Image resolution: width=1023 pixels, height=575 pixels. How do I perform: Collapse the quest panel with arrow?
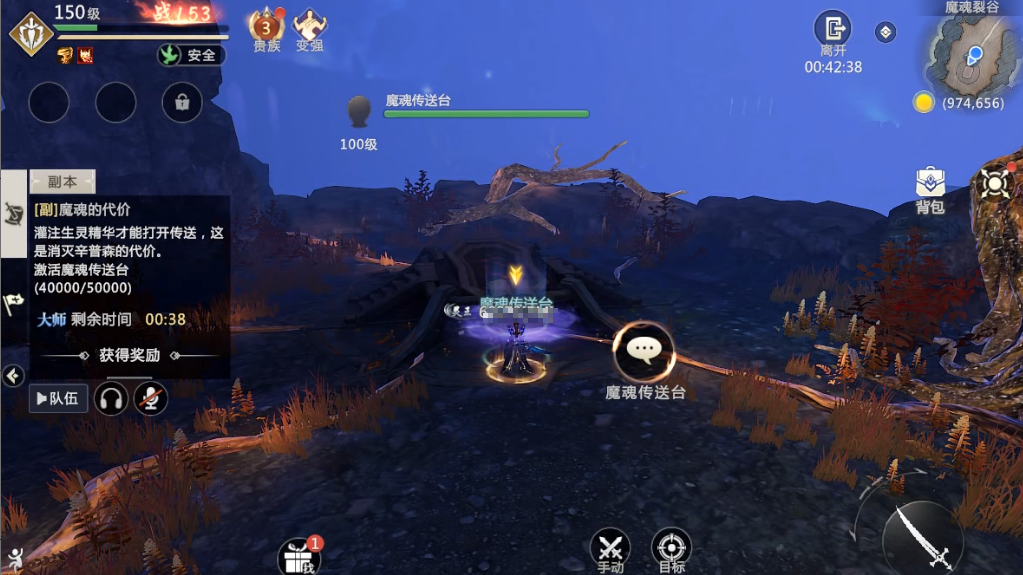pos(13,376)
